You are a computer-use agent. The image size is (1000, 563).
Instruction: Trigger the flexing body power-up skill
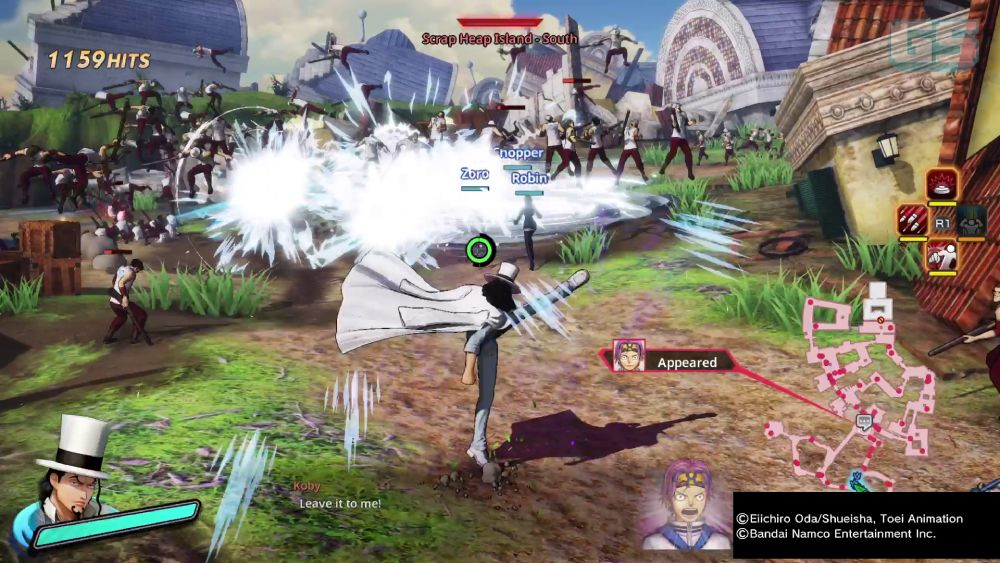tap(972, 220)
